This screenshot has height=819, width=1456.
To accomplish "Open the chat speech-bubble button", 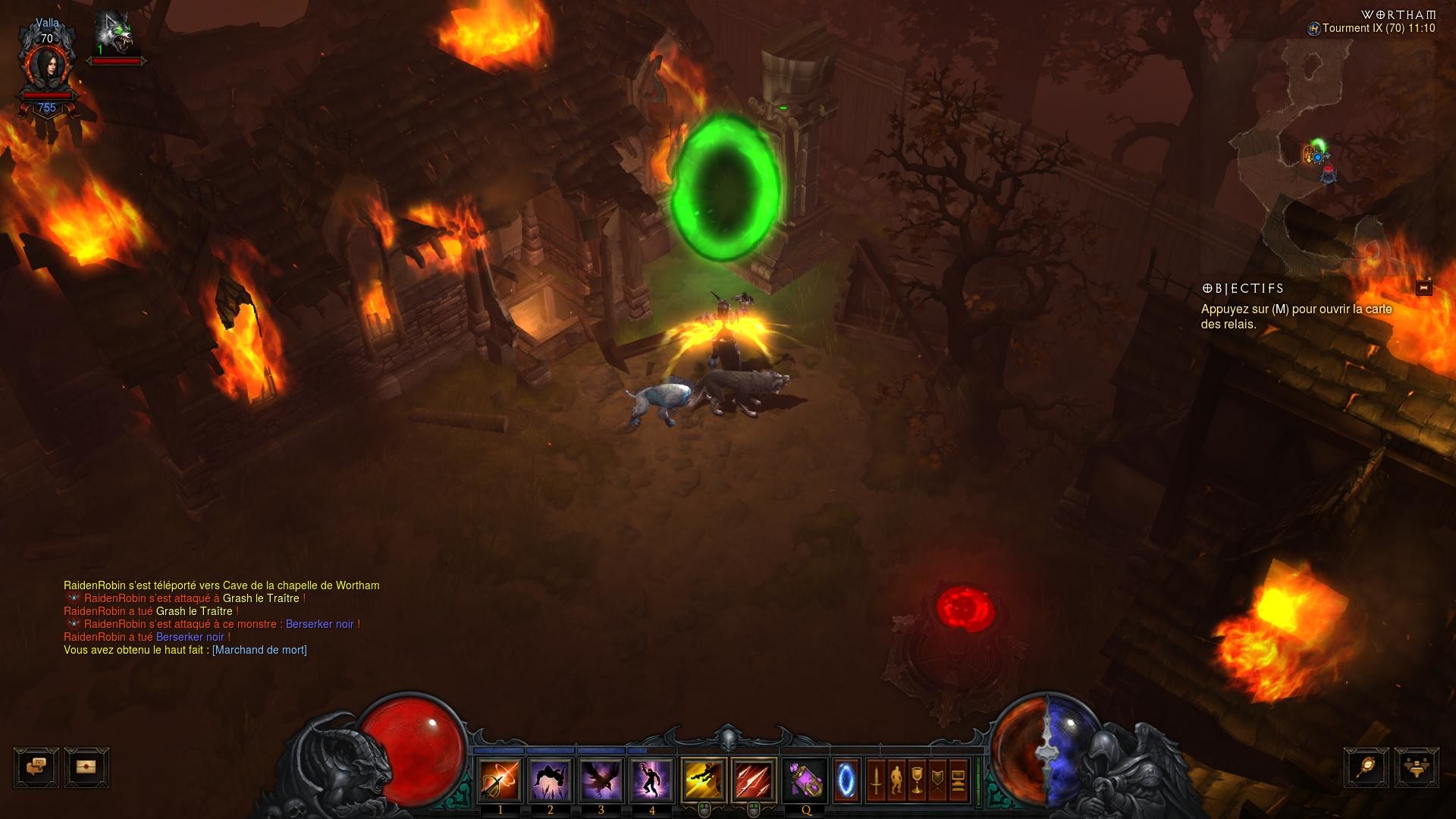I will 36,767.
